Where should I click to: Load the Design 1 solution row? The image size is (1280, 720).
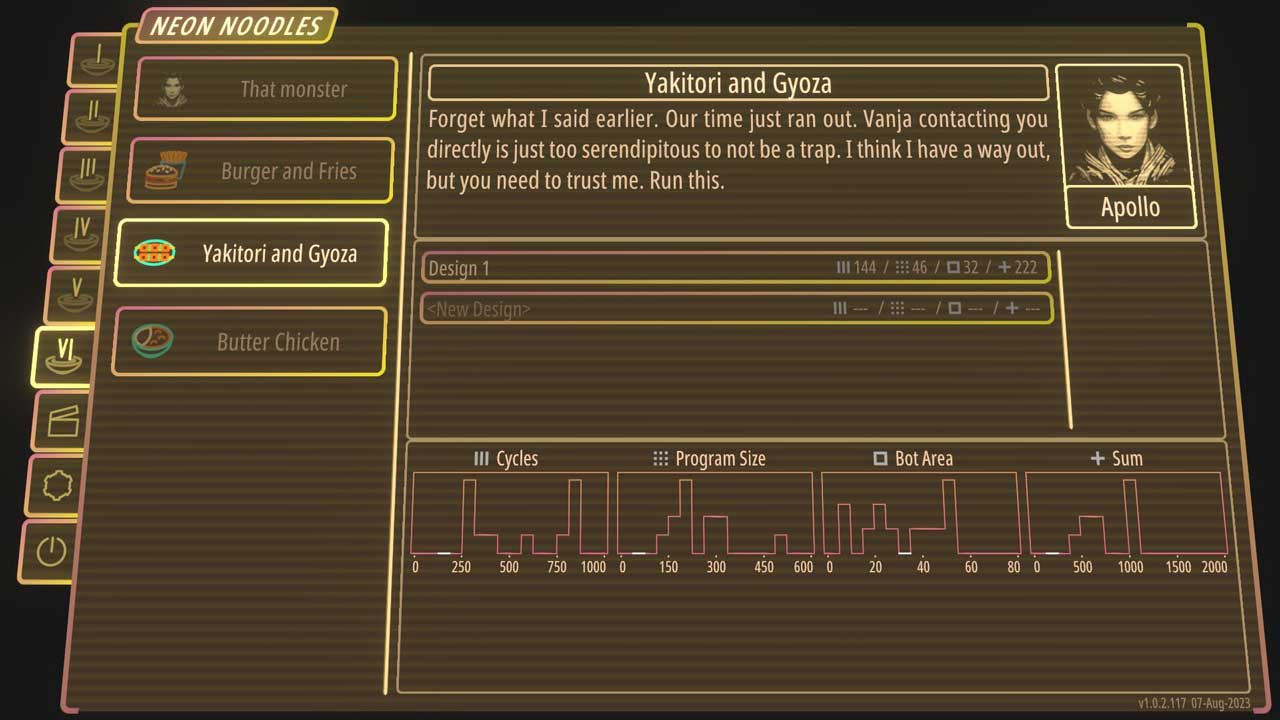pyautogui.click(x=736, y=268)
